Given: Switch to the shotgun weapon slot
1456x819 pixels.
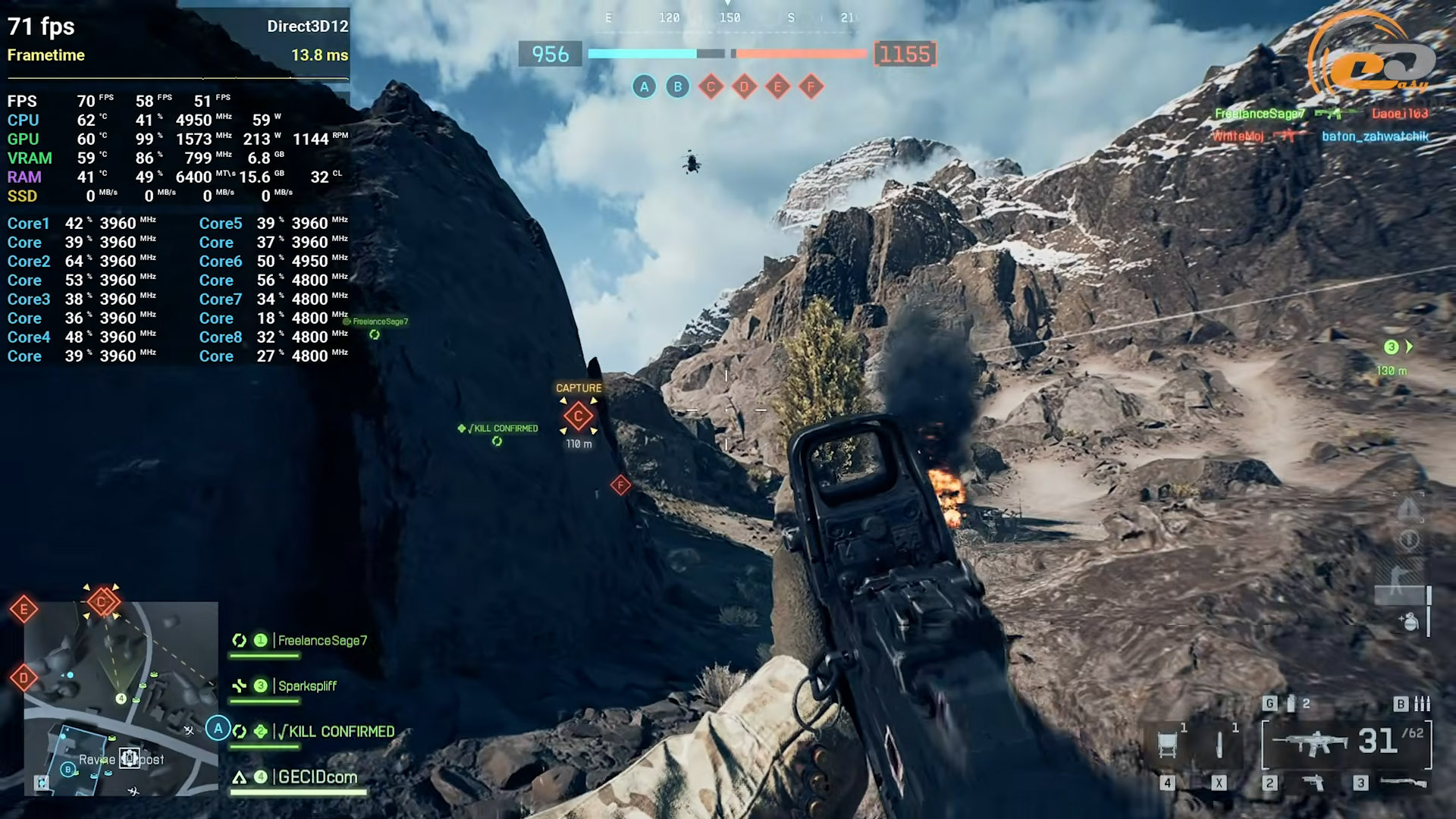Looking at the screenshot, I should click(x=1402, y=783).
